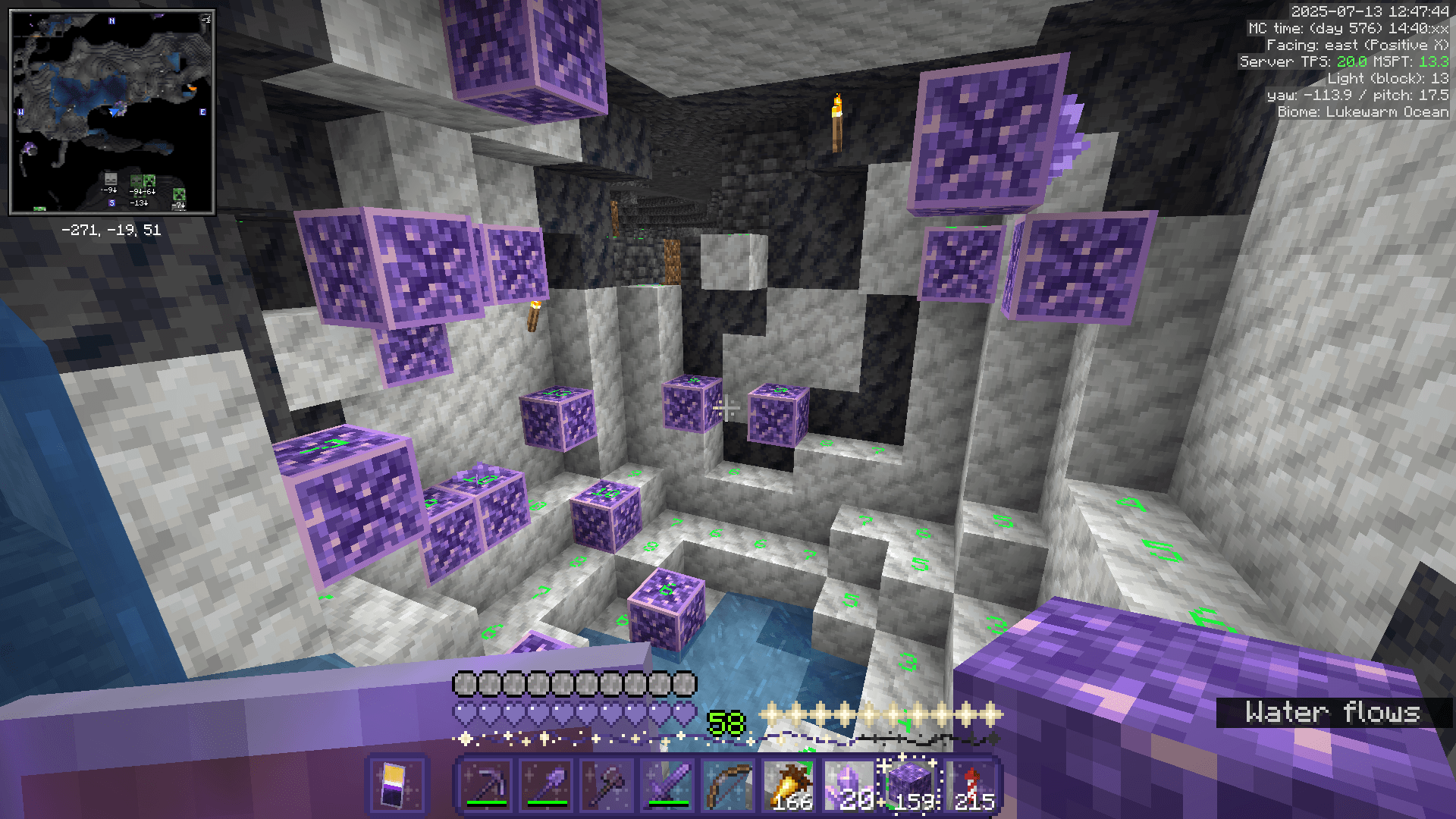1456x819 pixels.
Task: Click the S compass marker on the minimap
Action: [x=111, y=202]
